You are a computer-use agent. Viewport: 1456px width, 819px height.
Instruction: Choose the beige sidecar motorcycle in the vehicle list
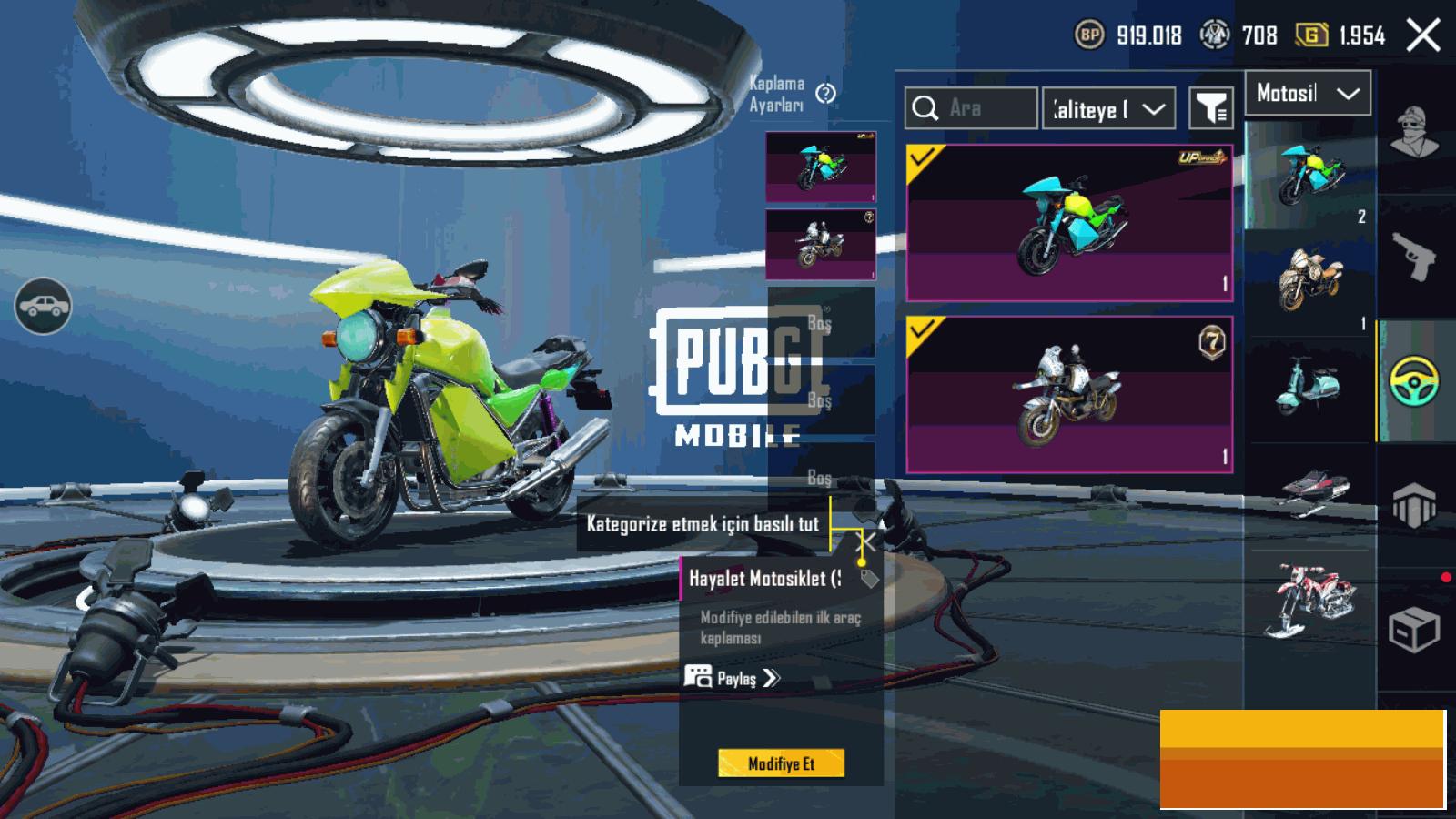tap(1309, 278)
